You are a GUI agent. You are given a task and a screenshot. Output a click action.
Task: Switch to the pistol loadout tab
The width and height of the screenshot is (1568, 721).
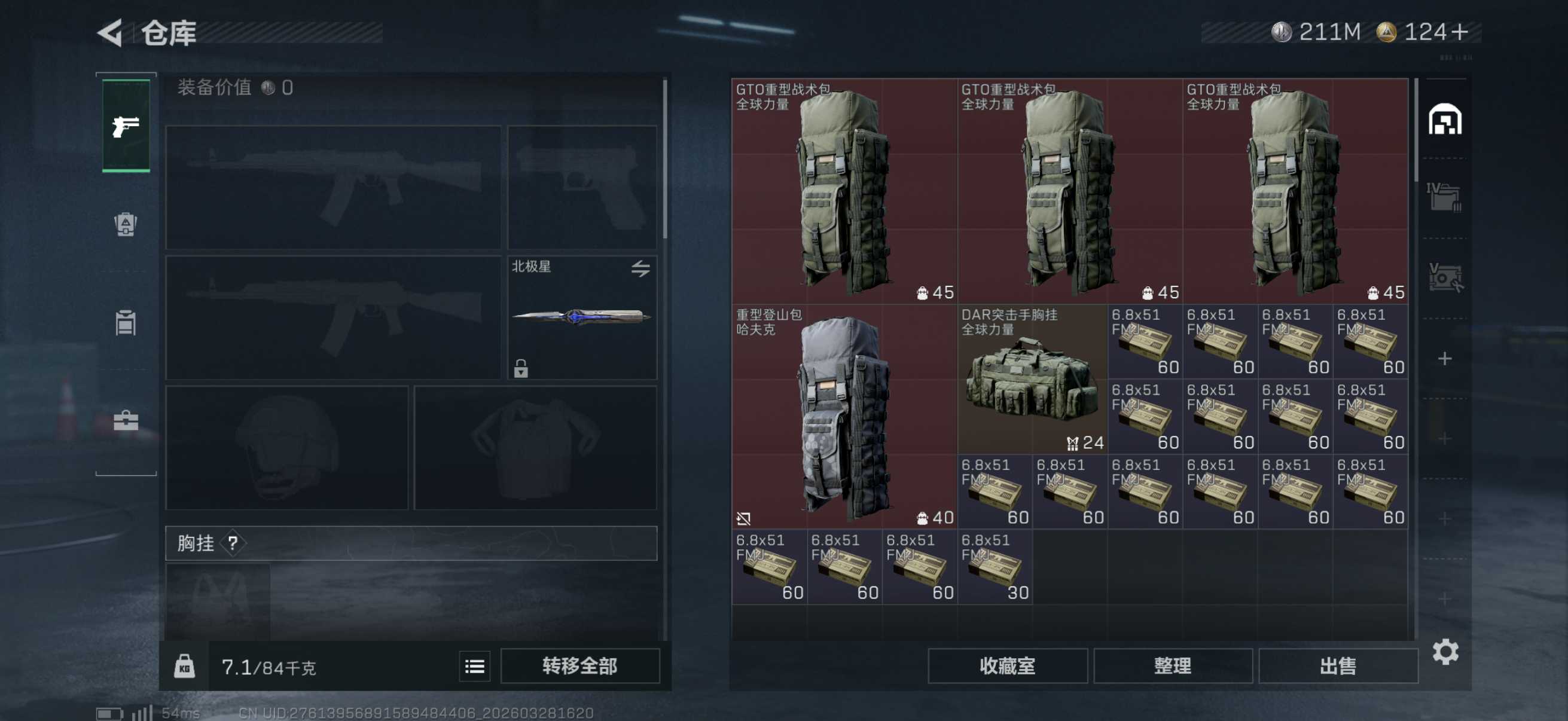coord(126,126)
